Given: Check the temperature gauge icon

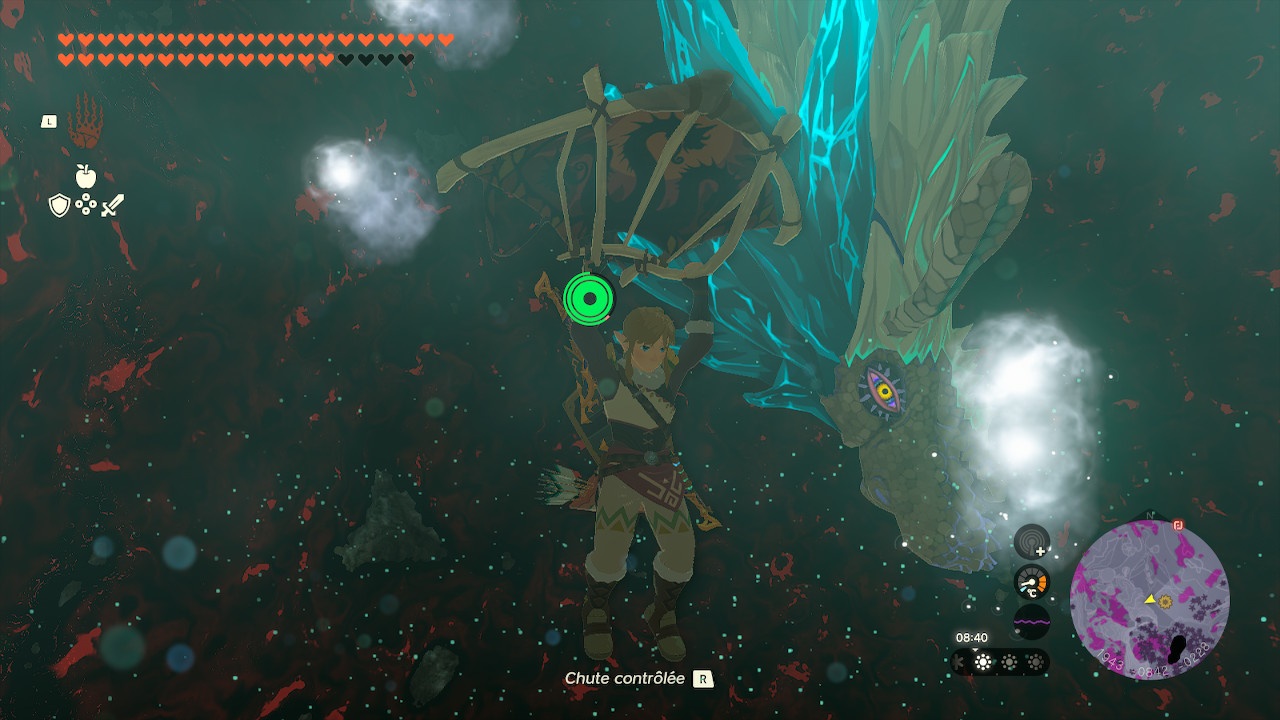Looking at the screenshot, I should click(1032, 582).
